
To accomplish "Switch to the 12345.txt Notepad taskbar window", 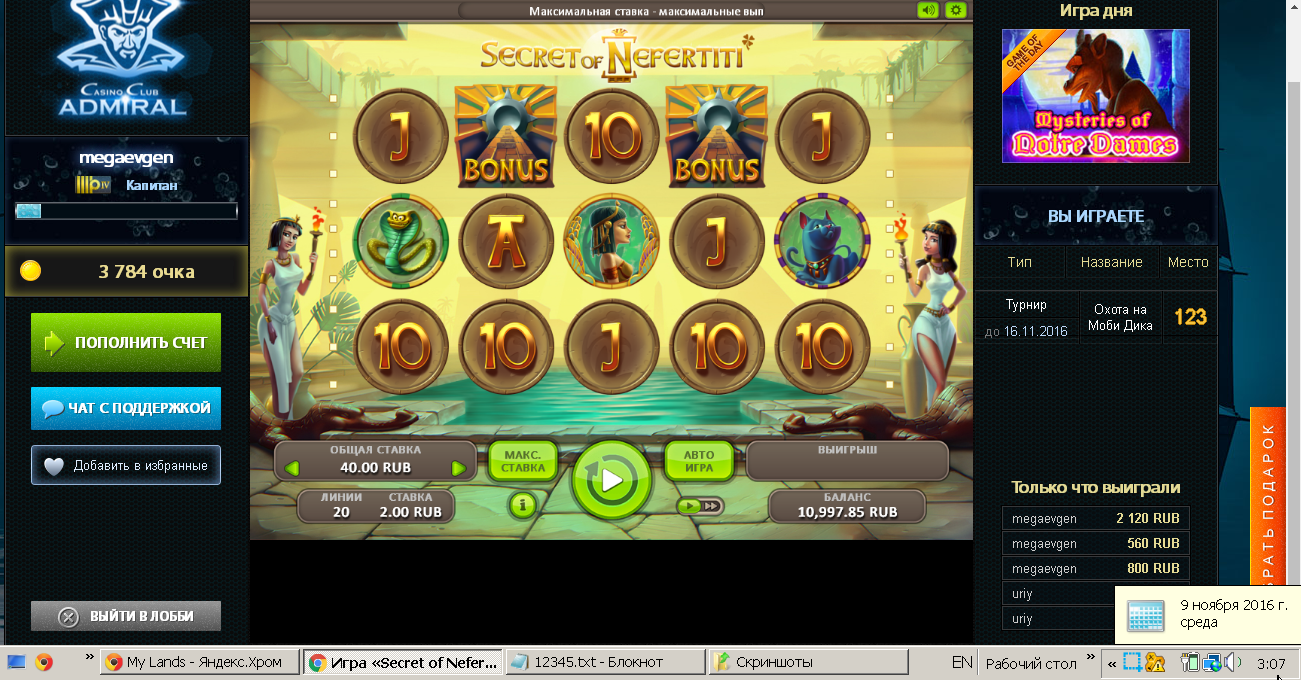I will 603,662.
